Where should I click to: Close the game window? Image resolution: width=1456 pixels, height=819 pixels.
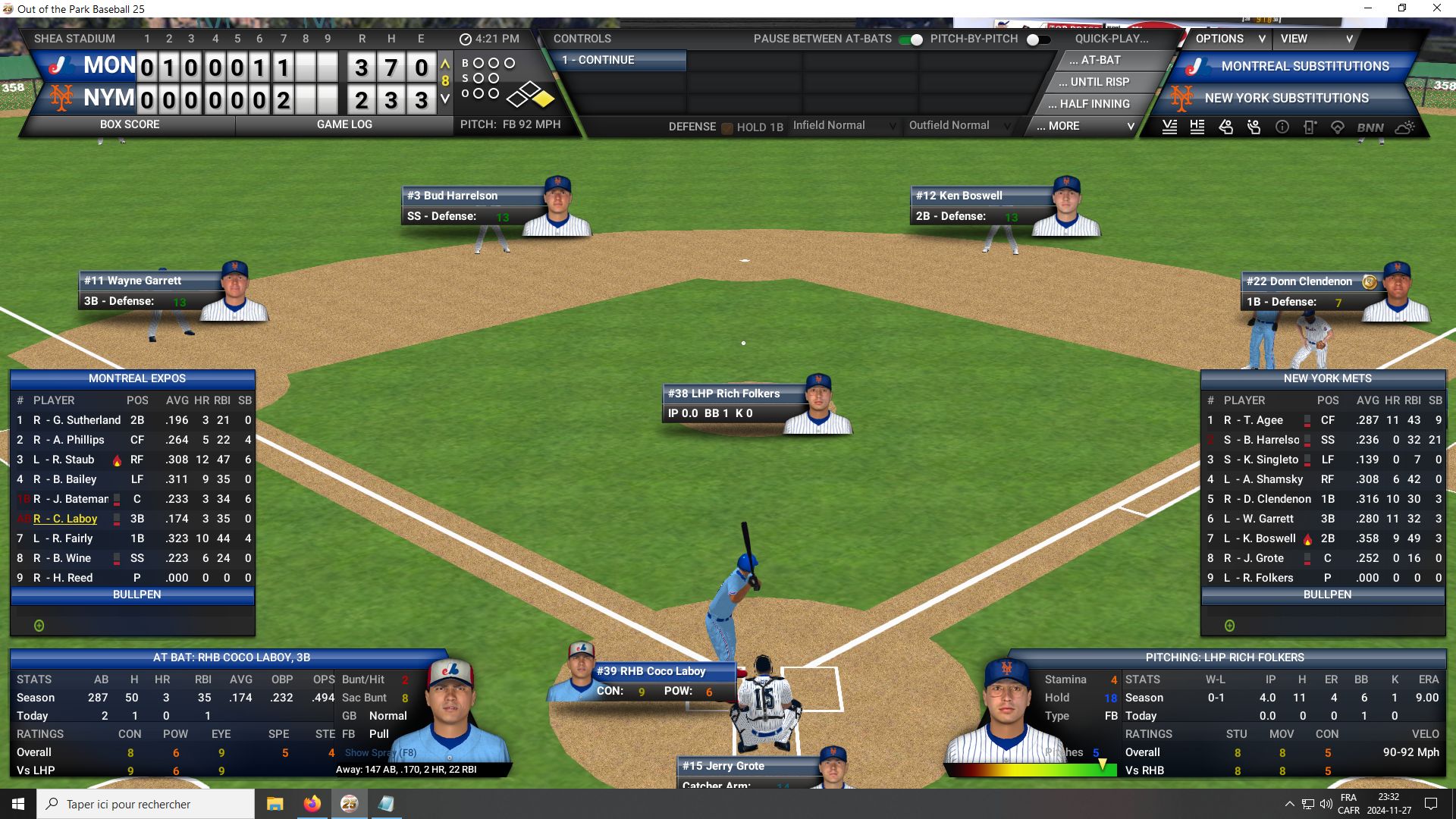pyautogui.click(x=1436, y=8)
